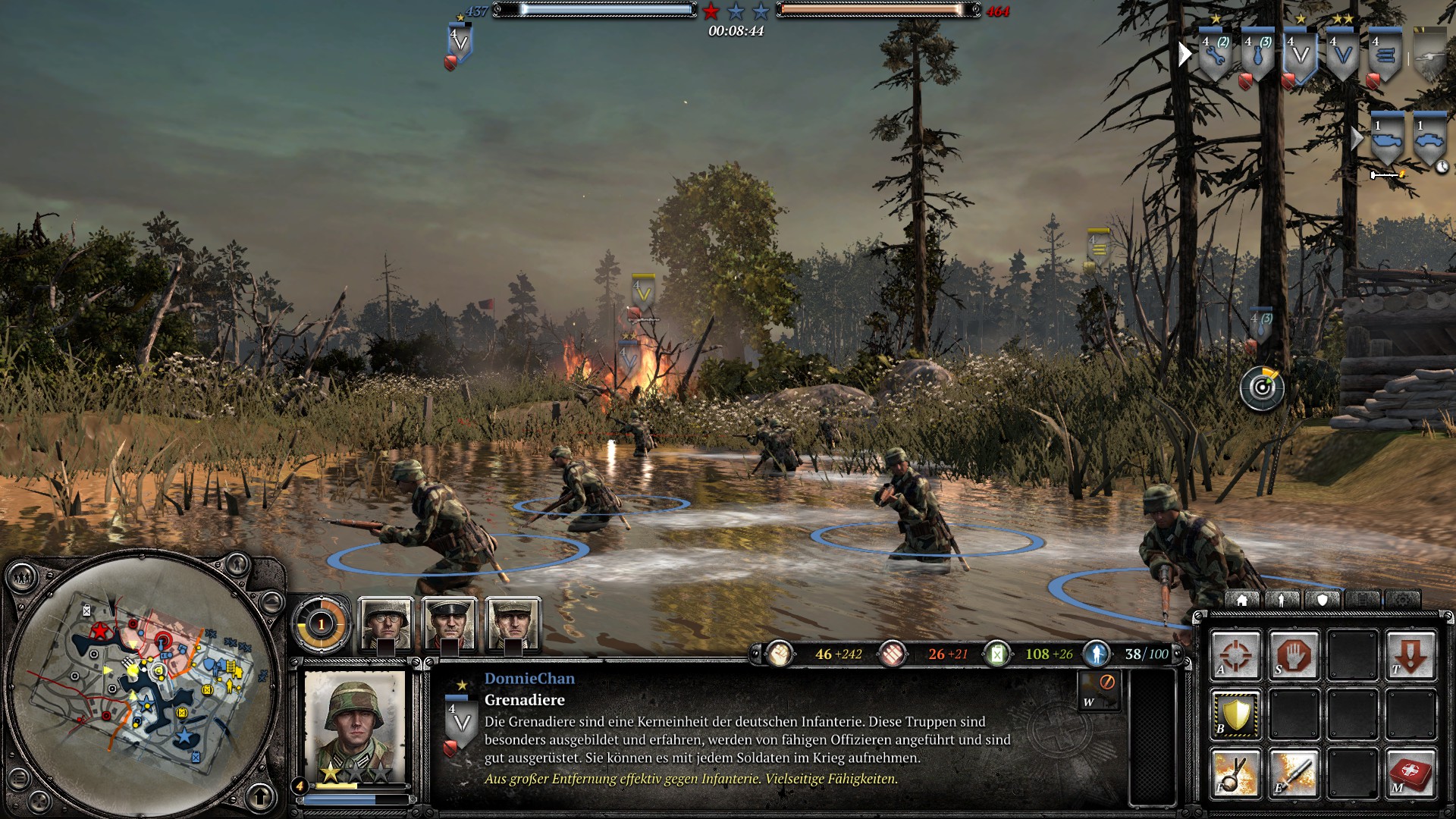Select the pioneer squad wrench shield
The height and width of the screenshot is (819, 1456).
click(1215, 55)
